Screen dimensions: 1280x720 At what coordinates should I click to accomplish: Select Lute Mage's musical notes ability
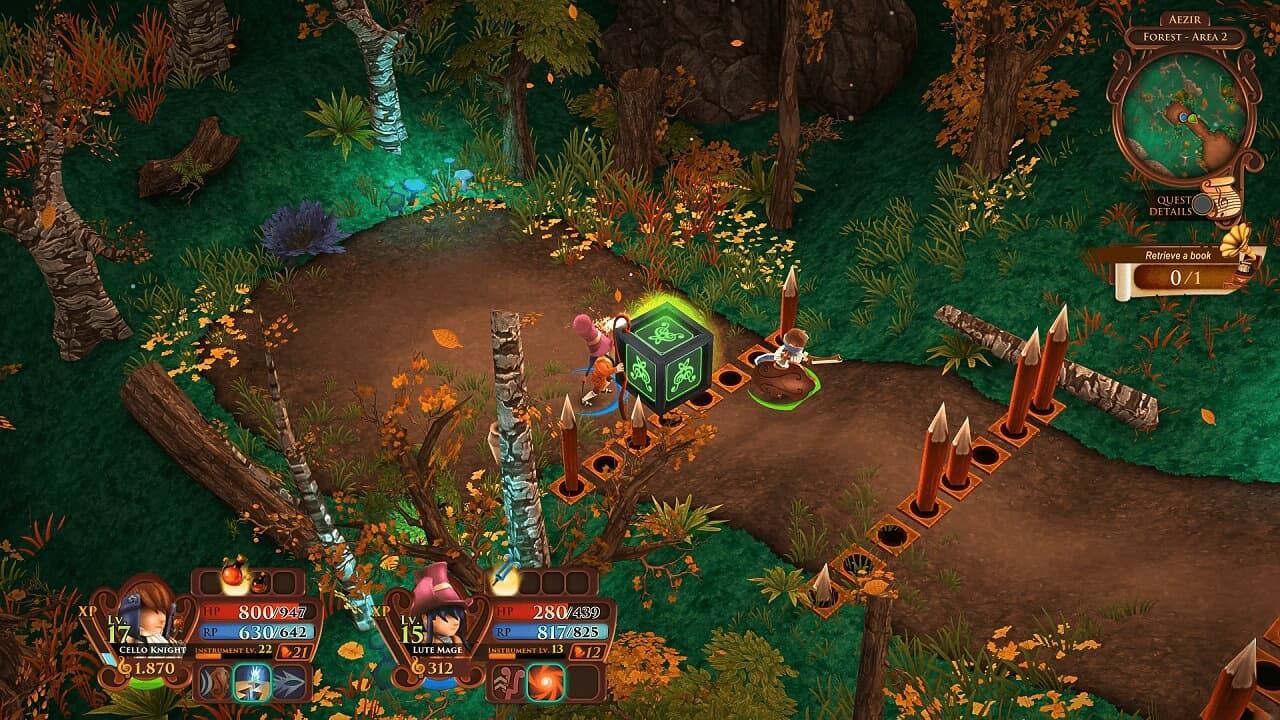click(507, 683)
